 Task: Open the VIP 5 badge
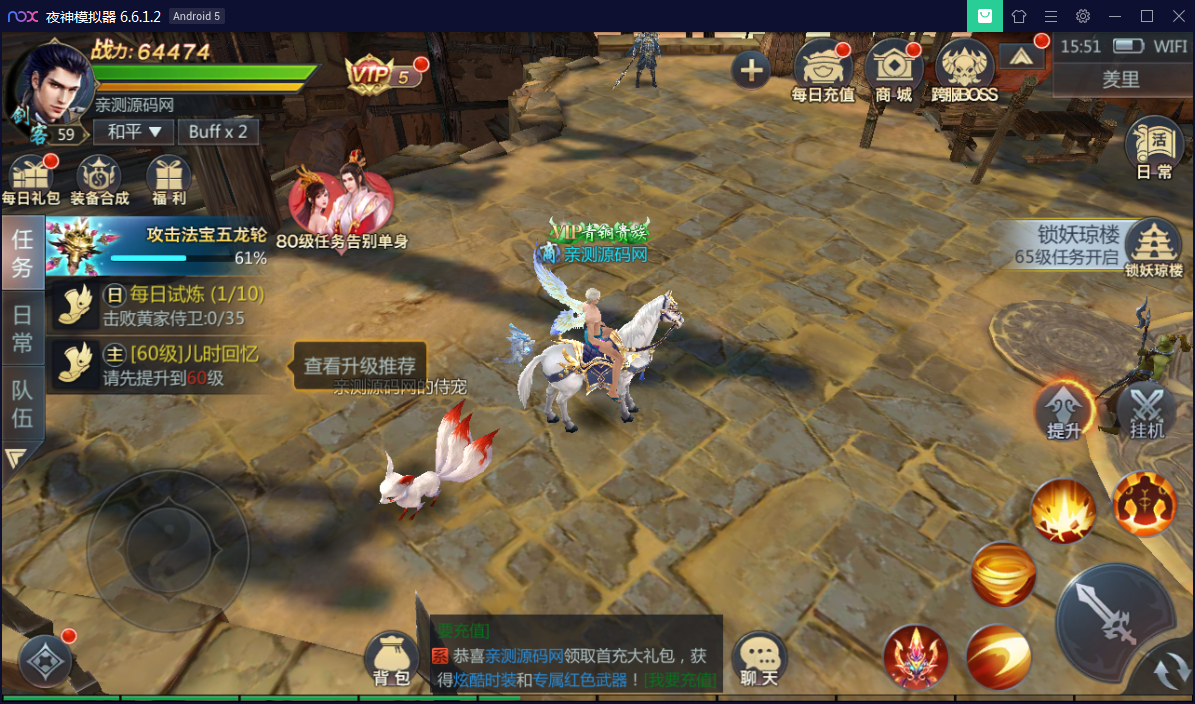point(380,74)
